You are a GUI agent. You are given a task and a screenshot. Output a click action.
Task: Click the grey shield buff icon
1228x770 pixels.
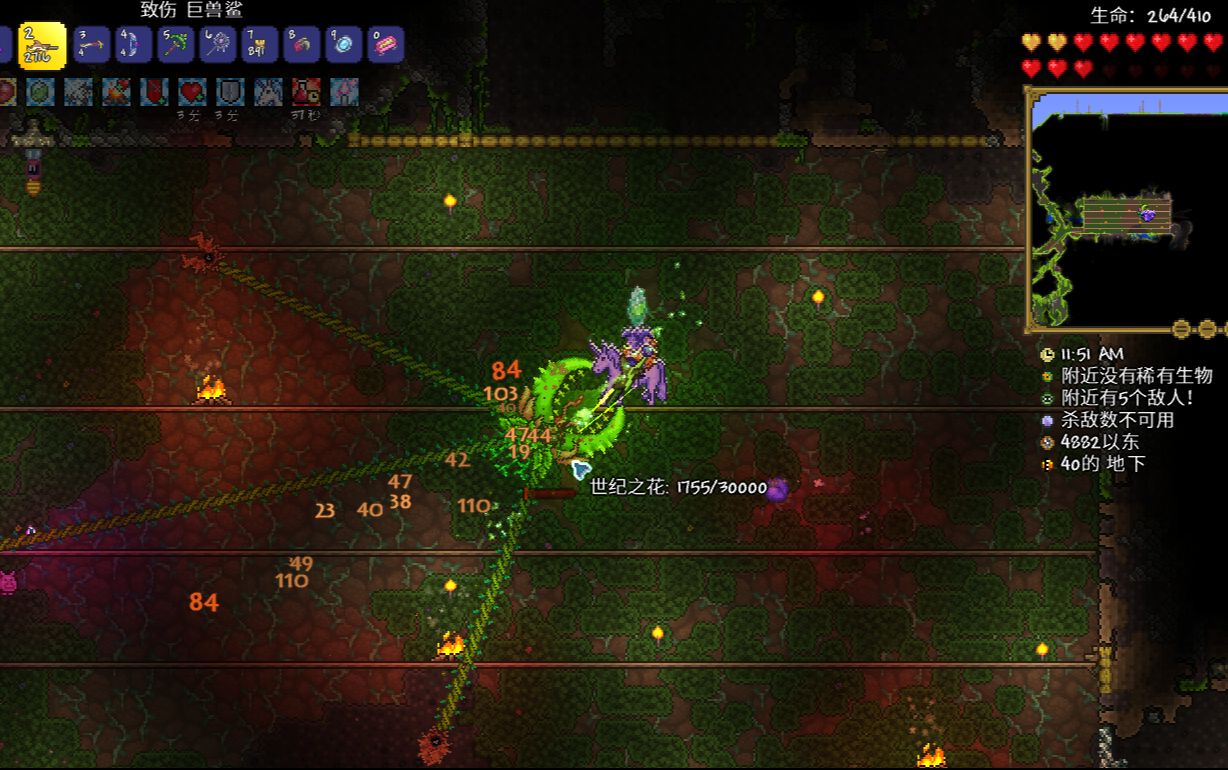click(x=230, y=92)
